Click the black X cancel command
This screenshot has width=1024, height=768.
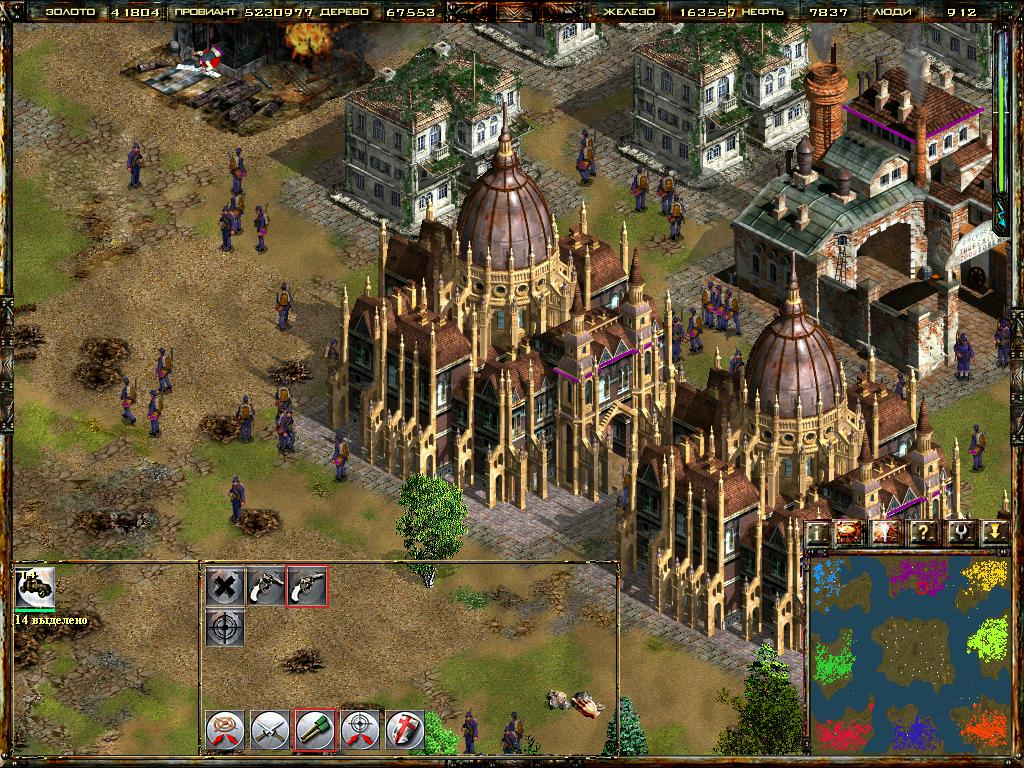(x=226, y=586)
